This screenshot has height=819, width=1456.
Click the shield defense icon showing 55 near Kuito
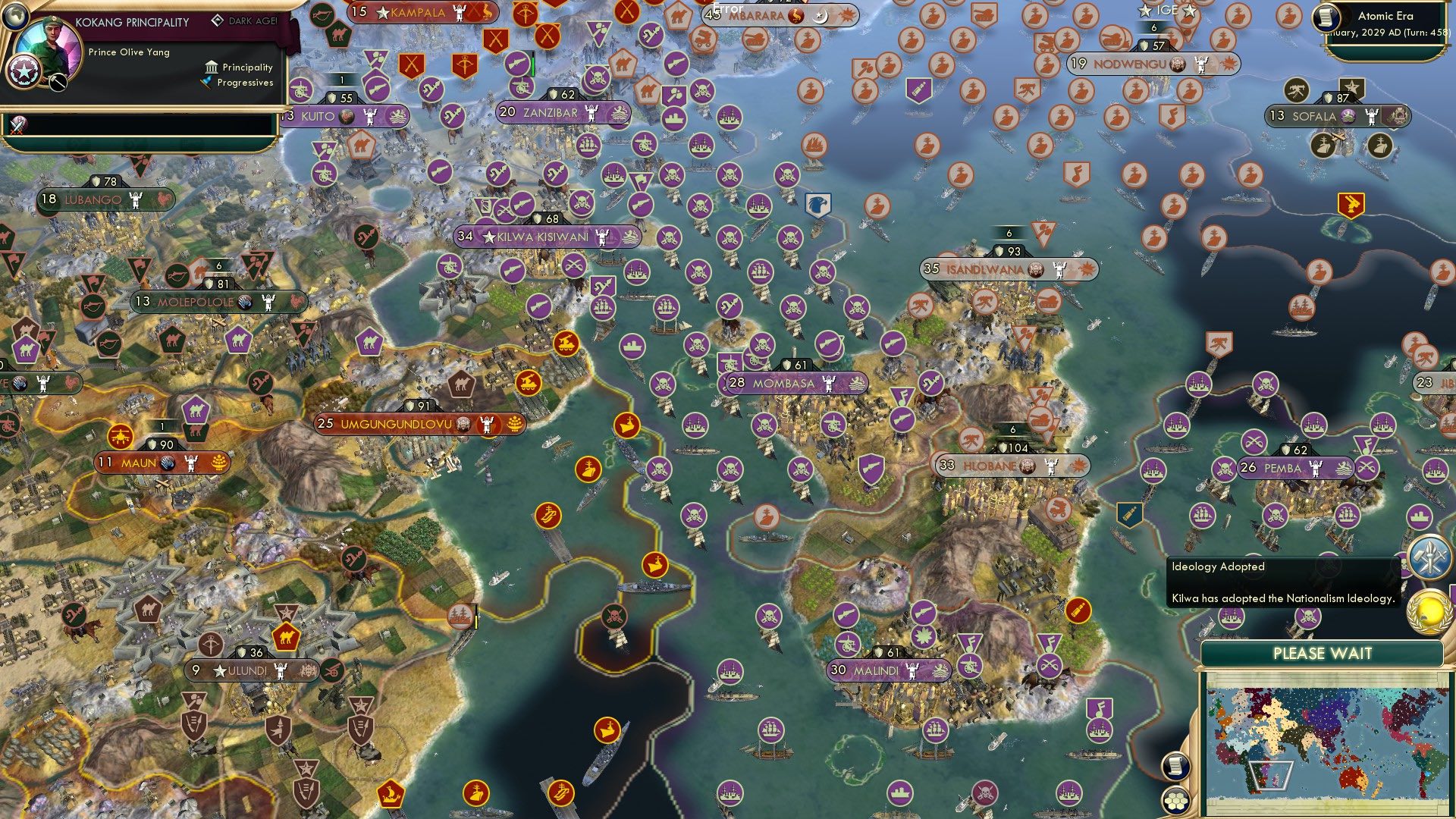[x=334, y=97]
